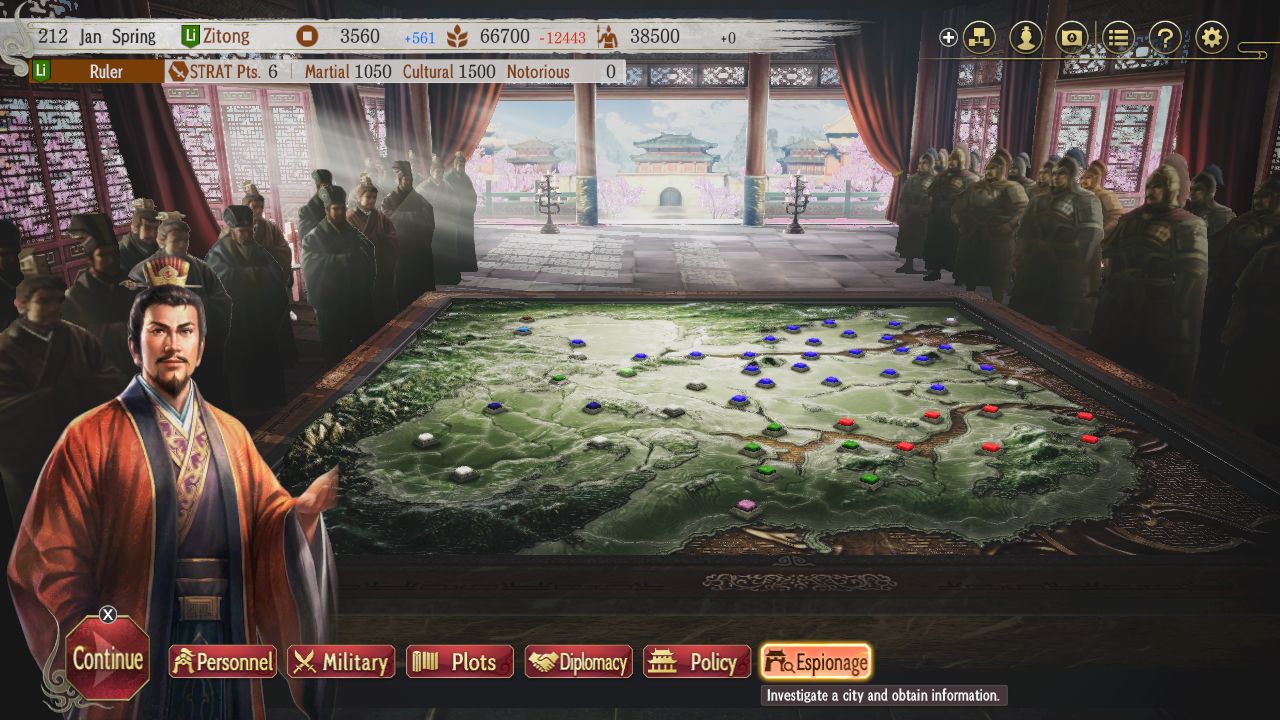1280x720 pixels.
Task: Open the force hierarchy chart icon
Action: pos(980,36)
